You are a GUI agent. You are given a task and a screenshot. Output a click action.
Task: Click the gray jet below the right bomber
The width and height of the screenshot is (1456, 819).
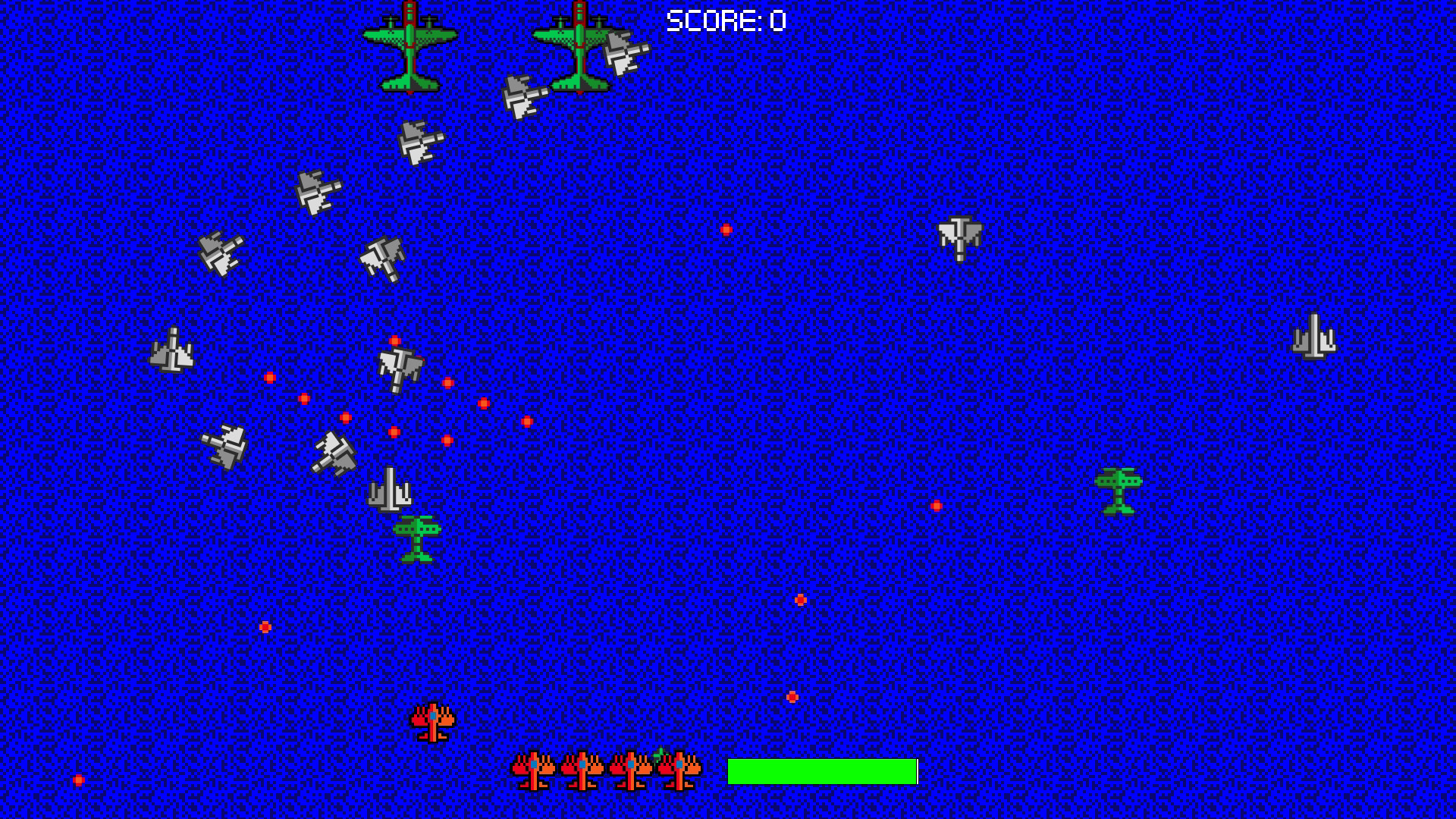(x=523, y=97)
